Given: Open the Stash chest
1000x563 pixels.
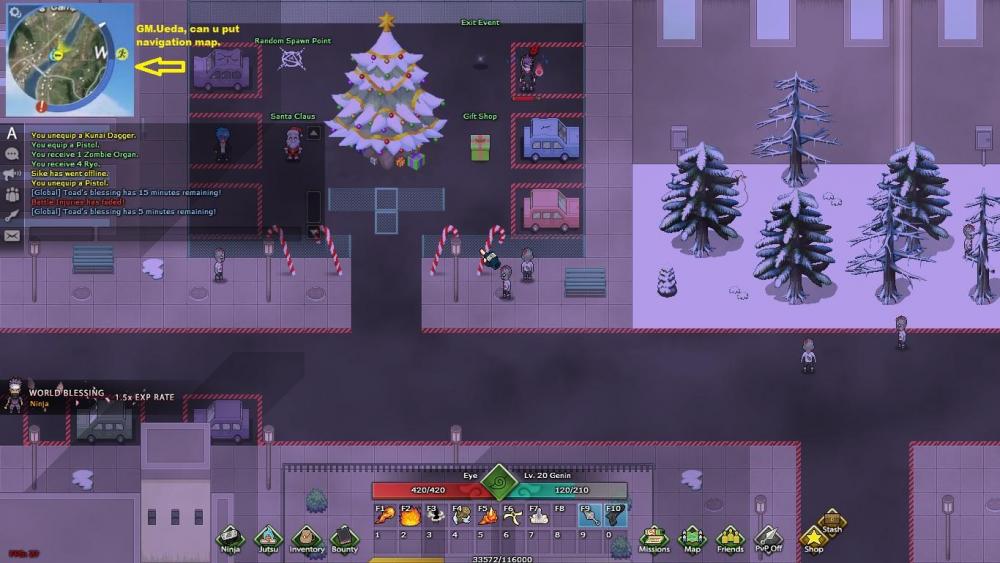Looking at the screenshot, I should tap(832, 521).
